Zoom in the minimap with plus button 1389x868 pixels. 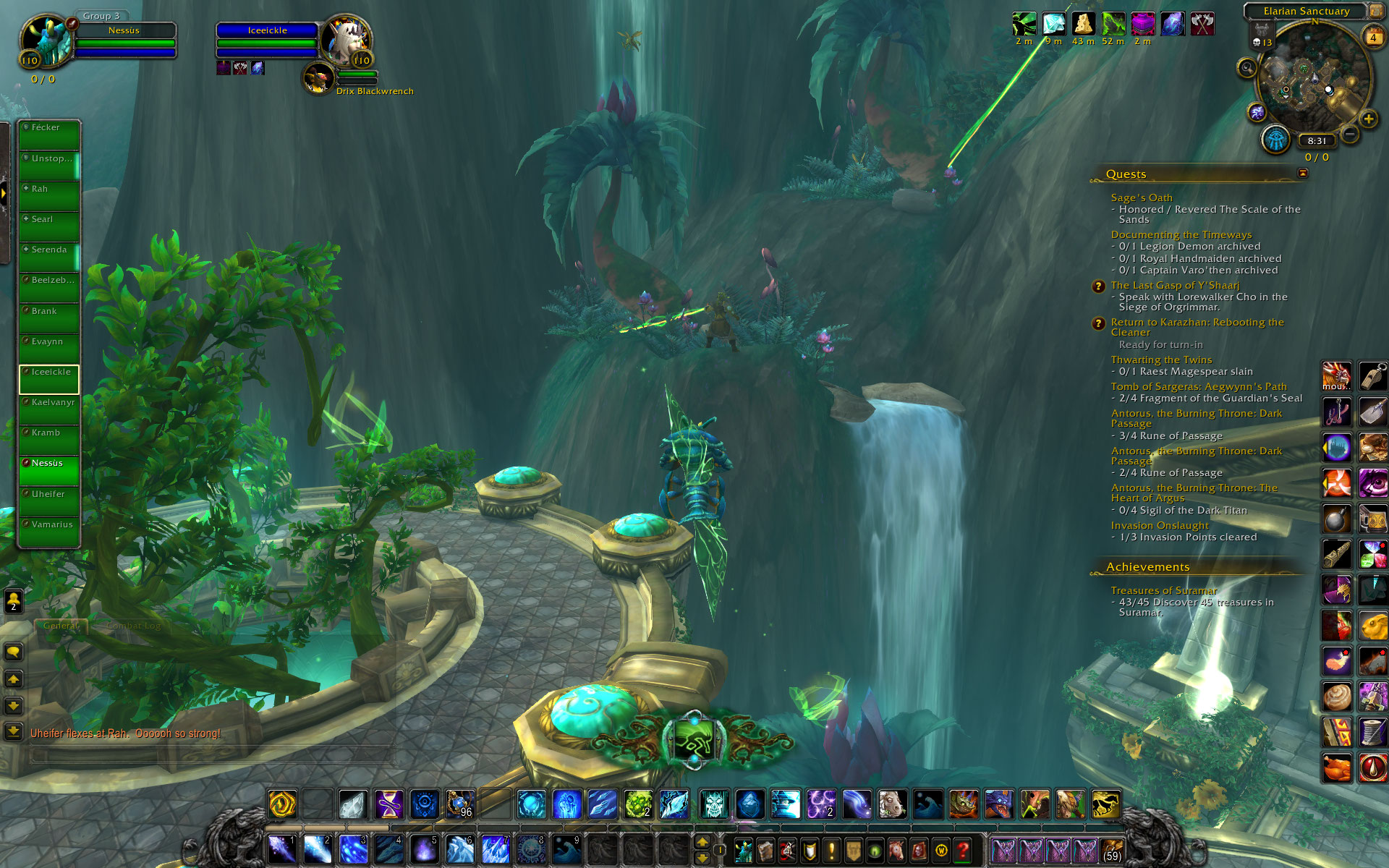(x=1368, y=119)
